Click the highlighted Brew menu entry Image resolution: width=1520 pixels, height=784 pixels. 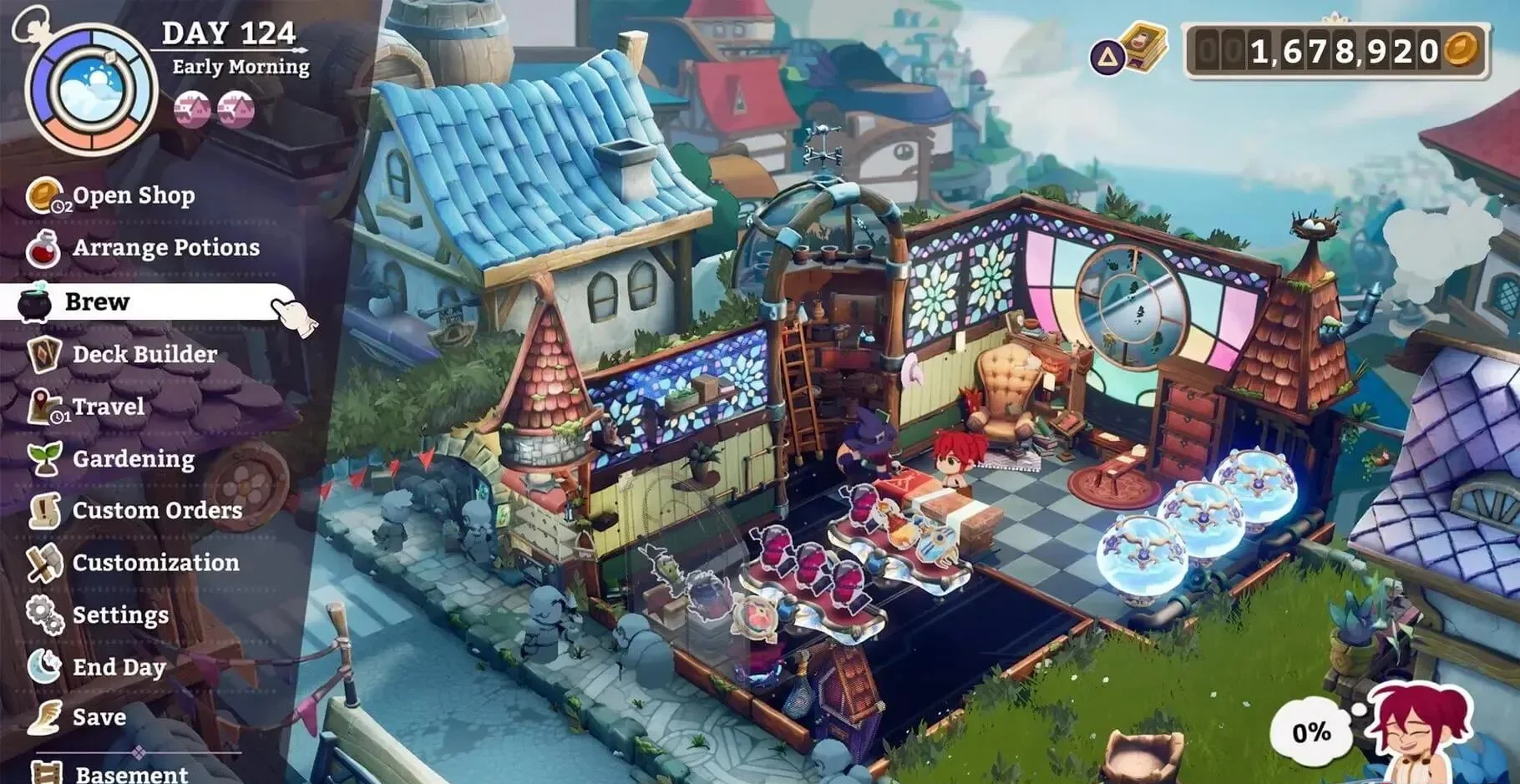(96, 301)
